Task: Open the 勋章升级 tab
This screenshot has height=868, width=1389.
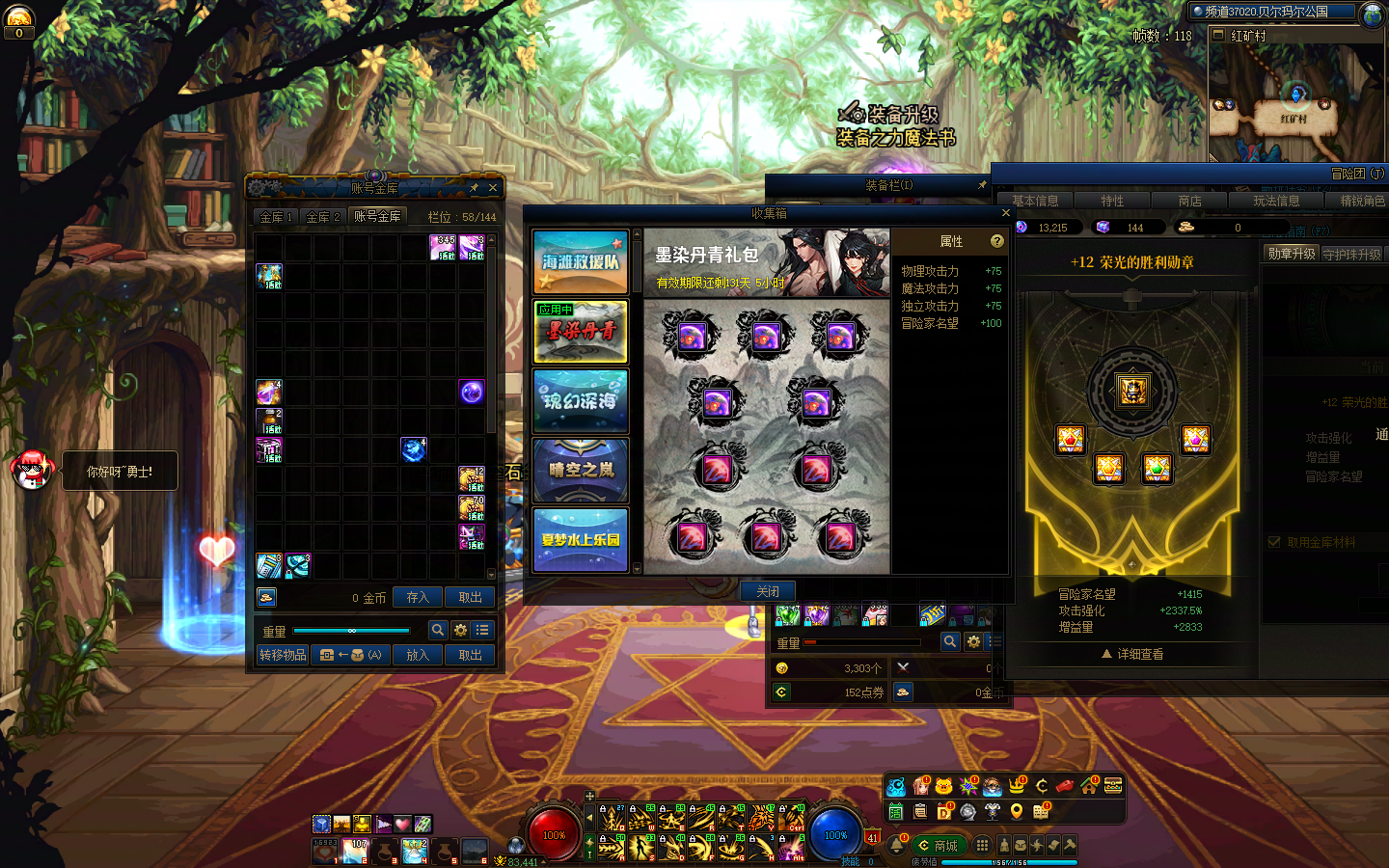Action: [1291, 254]
